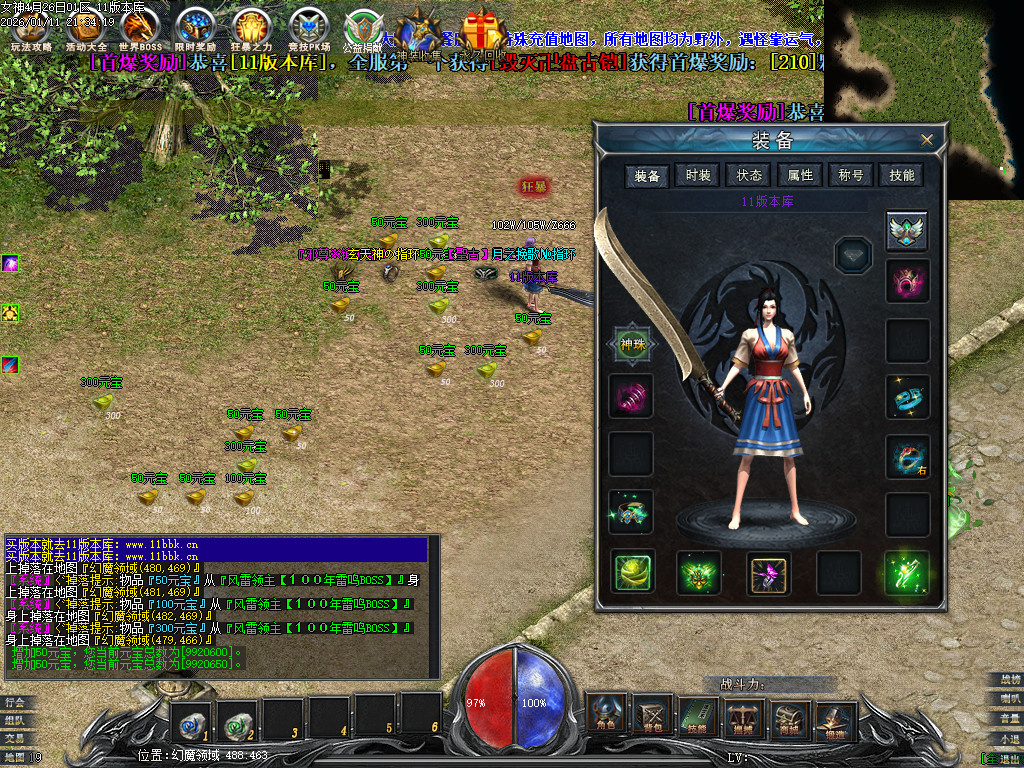Screen dimensions: 1024x768
Task: Select the winged helmet equipment slot
Action: (907, 231)
